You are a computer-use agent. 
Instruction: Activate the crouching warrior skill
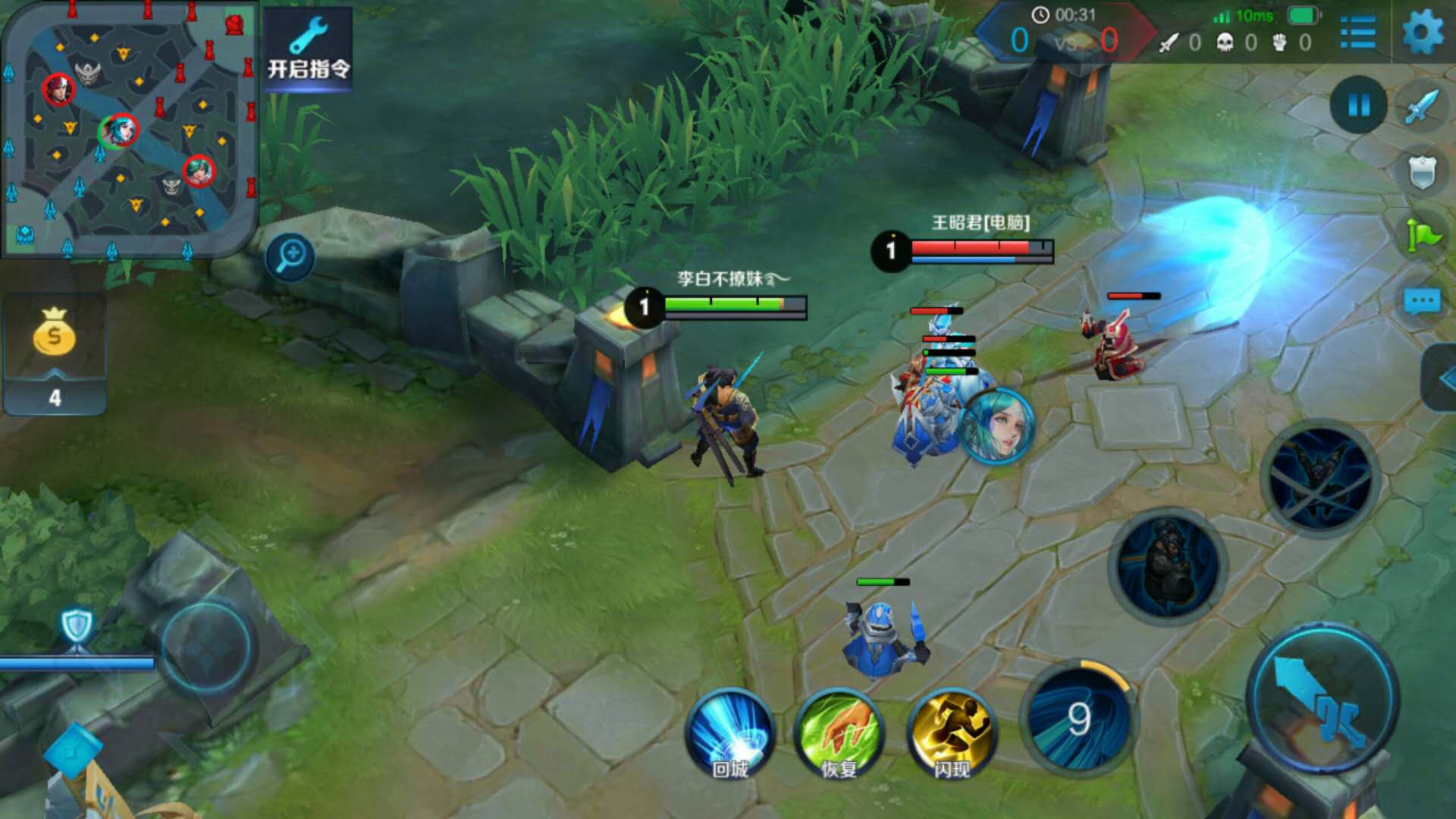click(x=1168, y=566)
